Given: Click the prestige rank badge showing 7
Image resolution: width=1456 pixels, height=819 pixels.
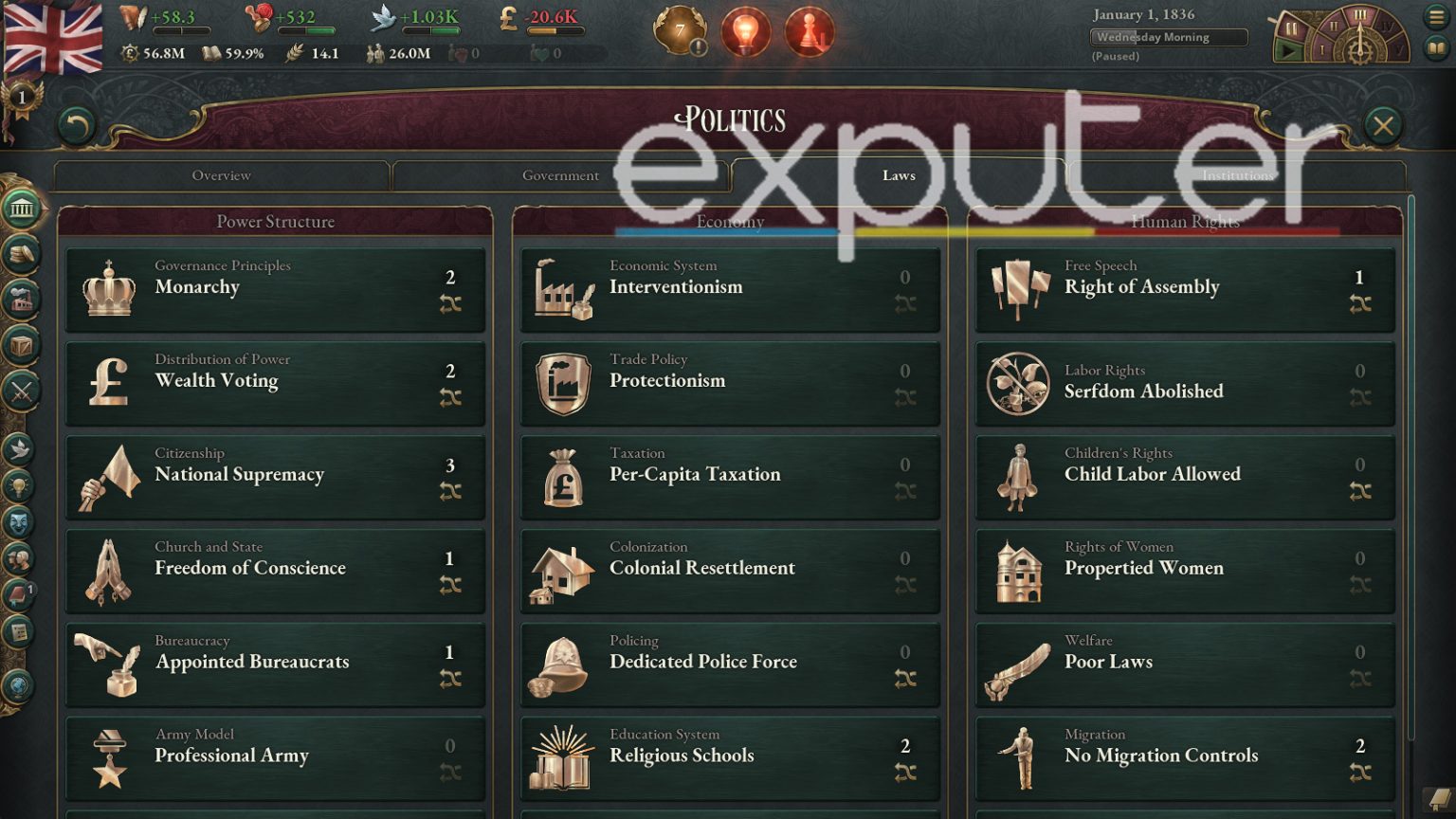Looking at the screenshot, I should coord(679,28).
